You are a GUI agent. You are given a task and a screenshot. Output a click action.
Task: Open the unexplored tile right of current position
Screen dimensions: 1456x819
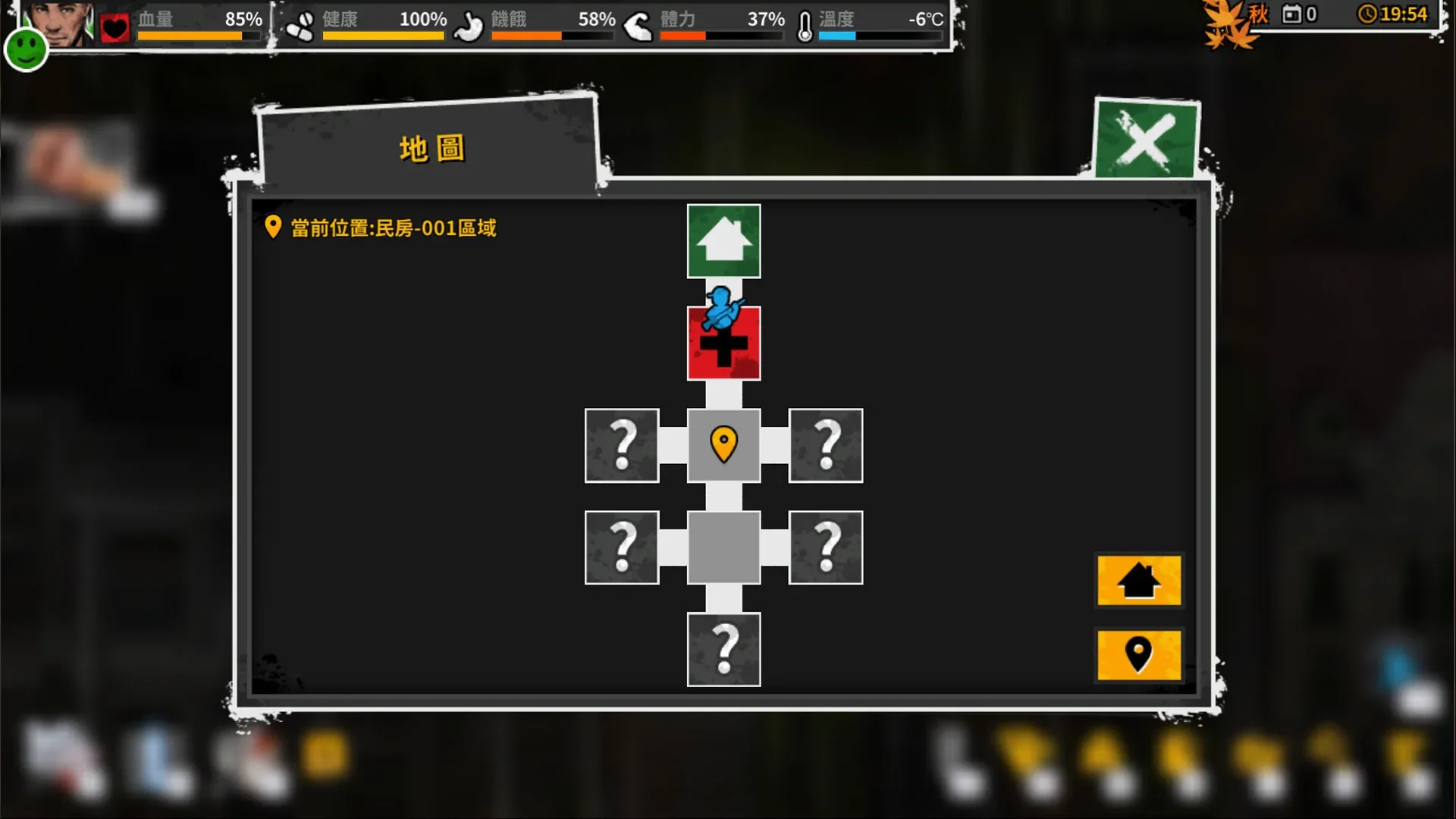click(826, 445)
